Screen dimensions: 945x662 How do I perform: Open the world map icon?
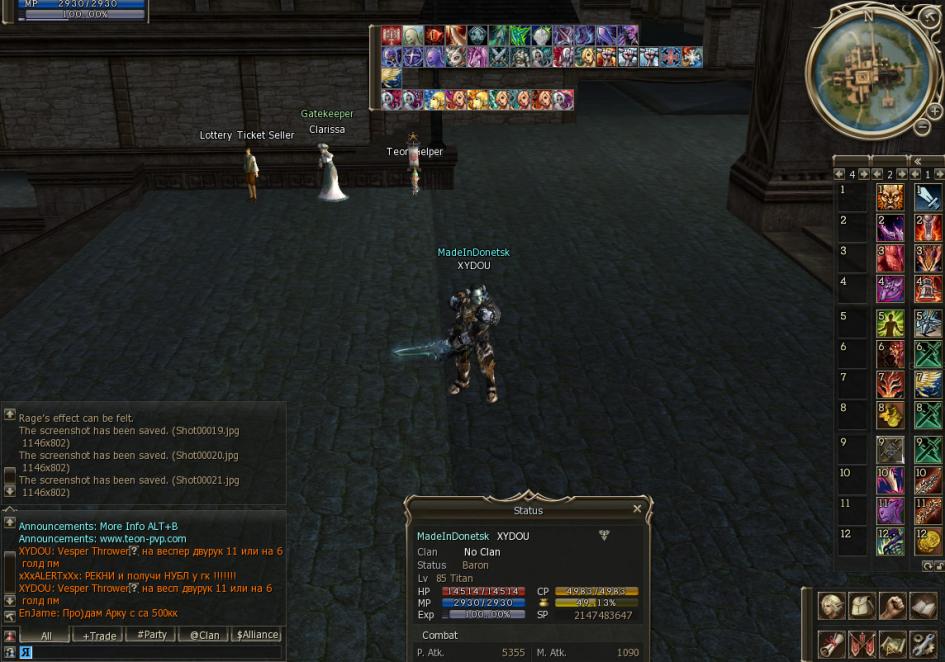tap(892, 644)
